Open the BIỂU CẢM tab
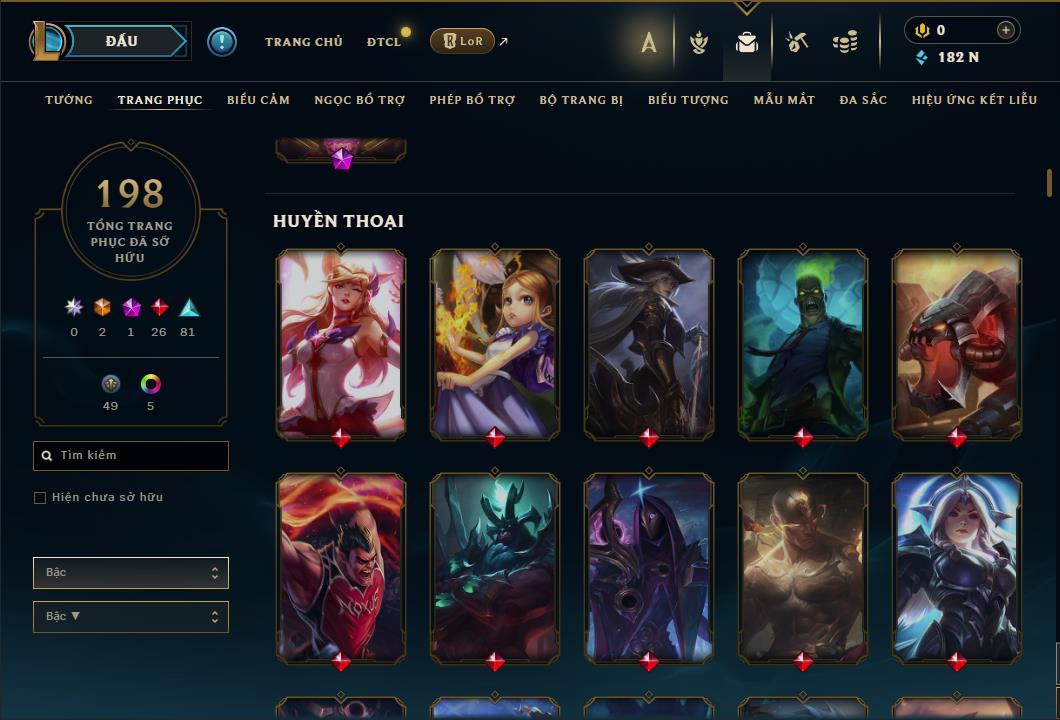The height and width of the screenshot is (720, 1060). click(x=258, y=100)
